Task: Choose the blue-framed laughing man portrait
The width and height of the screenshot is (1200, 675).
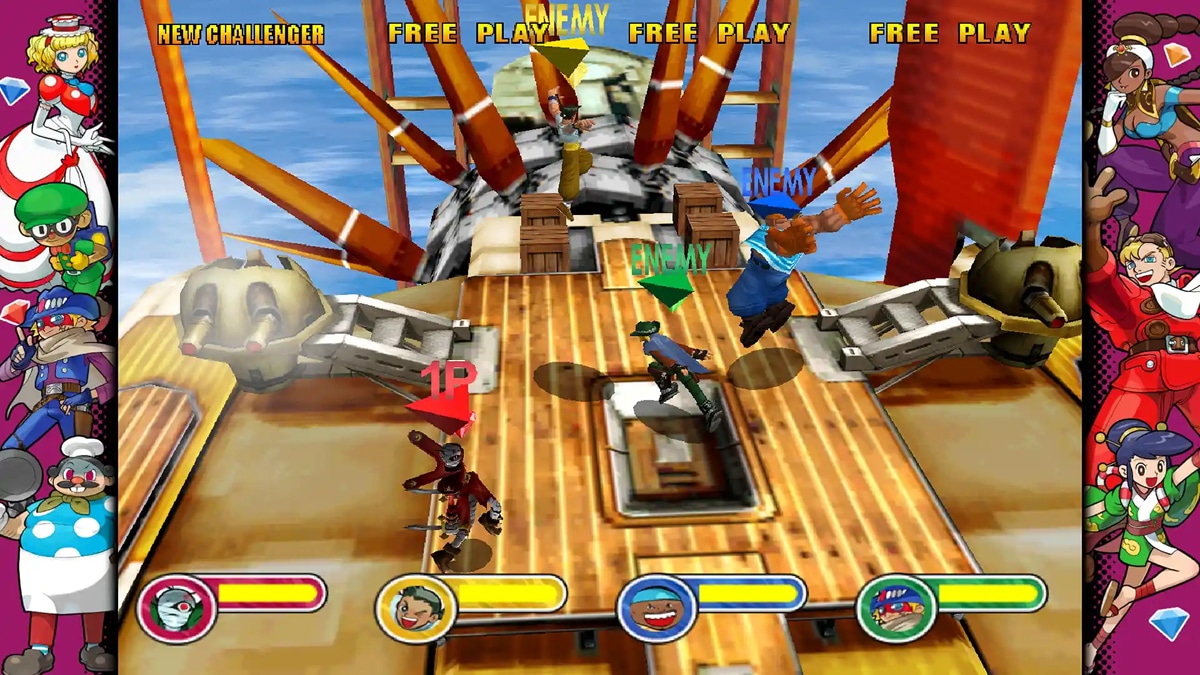Action: click(x=656, y=608)
